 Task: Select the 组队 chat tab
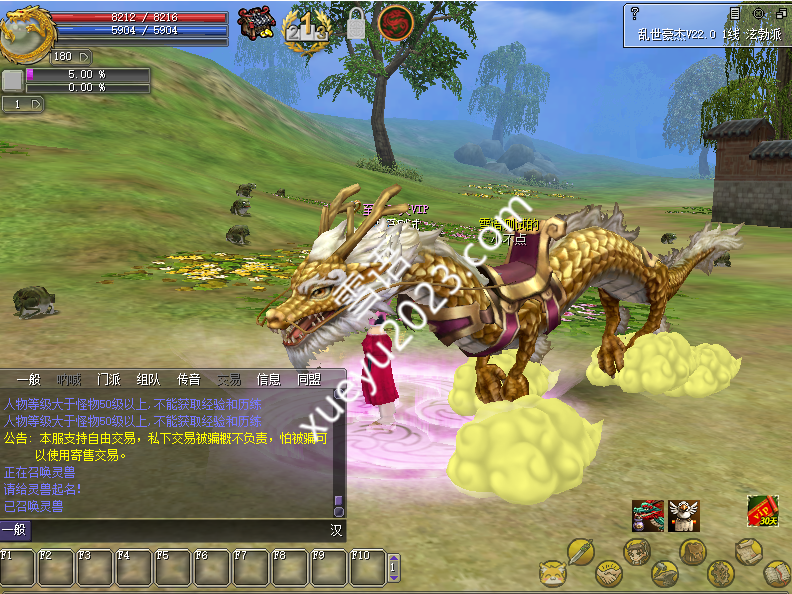click(x=148, y=380)
